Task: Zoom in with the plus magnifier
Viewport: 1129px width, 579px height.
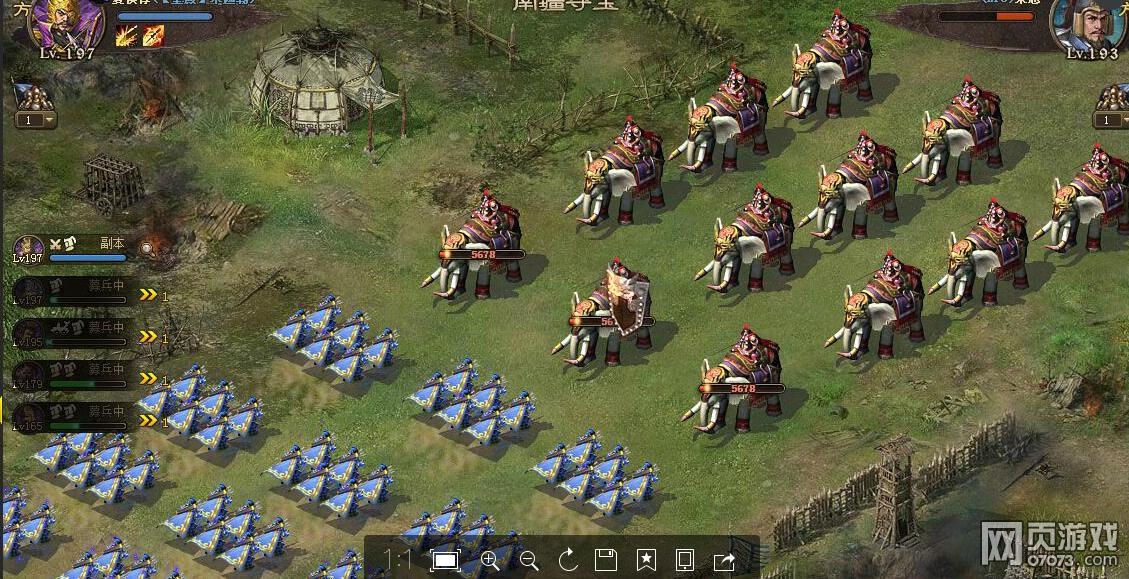Action: [x=489, y=560]
